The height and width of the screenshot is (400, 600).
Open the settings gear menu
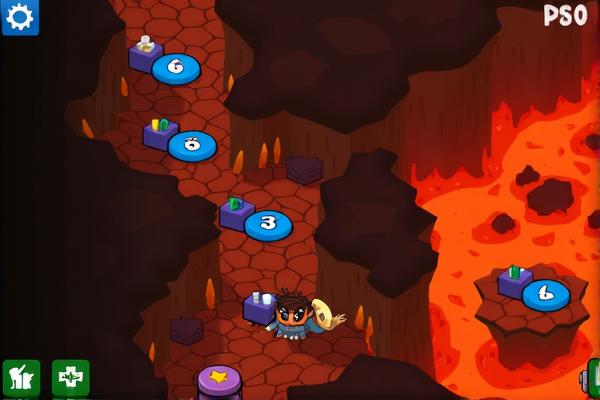pyautogui.click(x=20, y=17)
